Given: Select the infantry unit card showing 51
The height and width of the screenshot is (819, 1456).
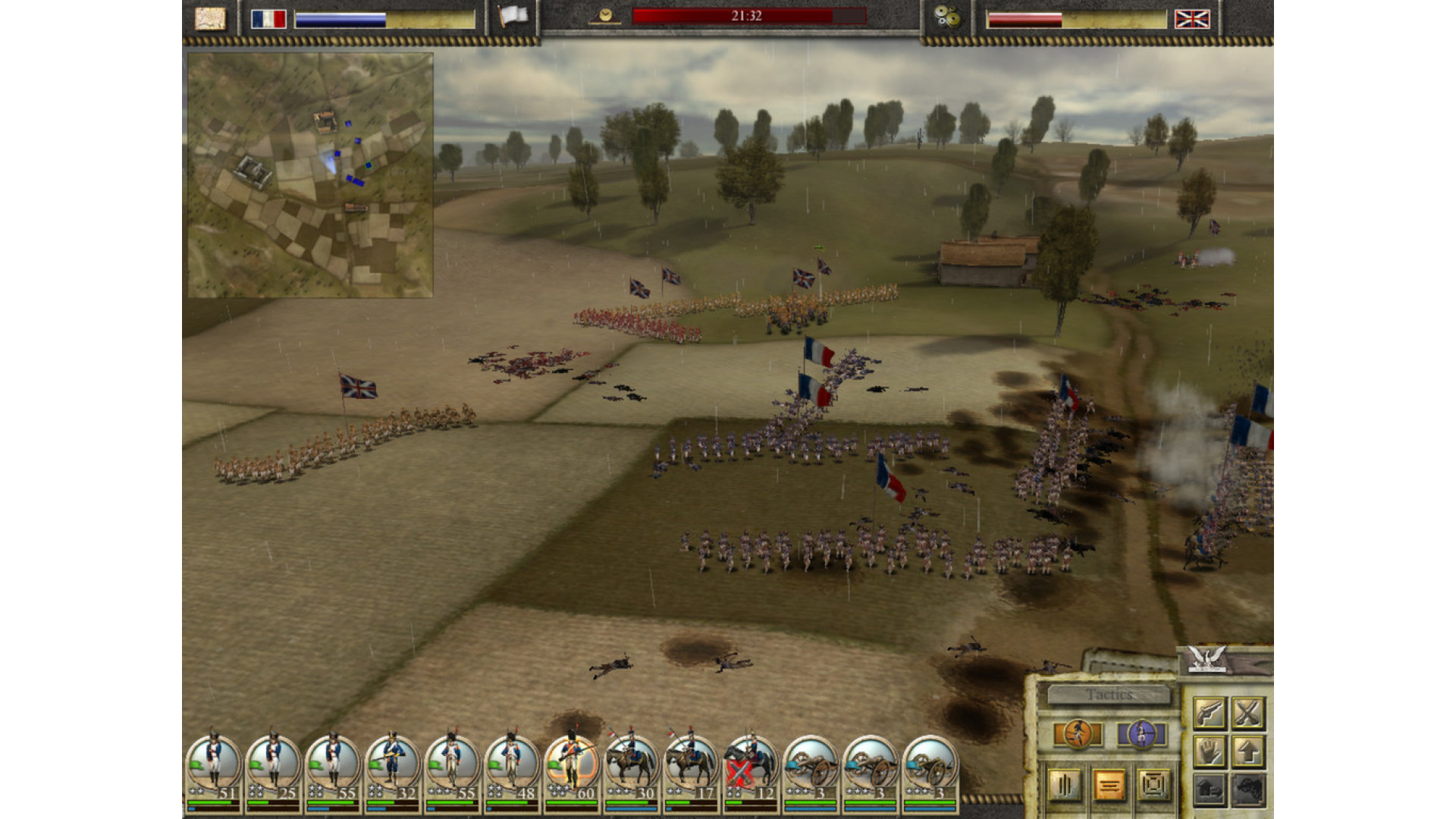Looking at the screenshot, I should (x=213, y=766).
